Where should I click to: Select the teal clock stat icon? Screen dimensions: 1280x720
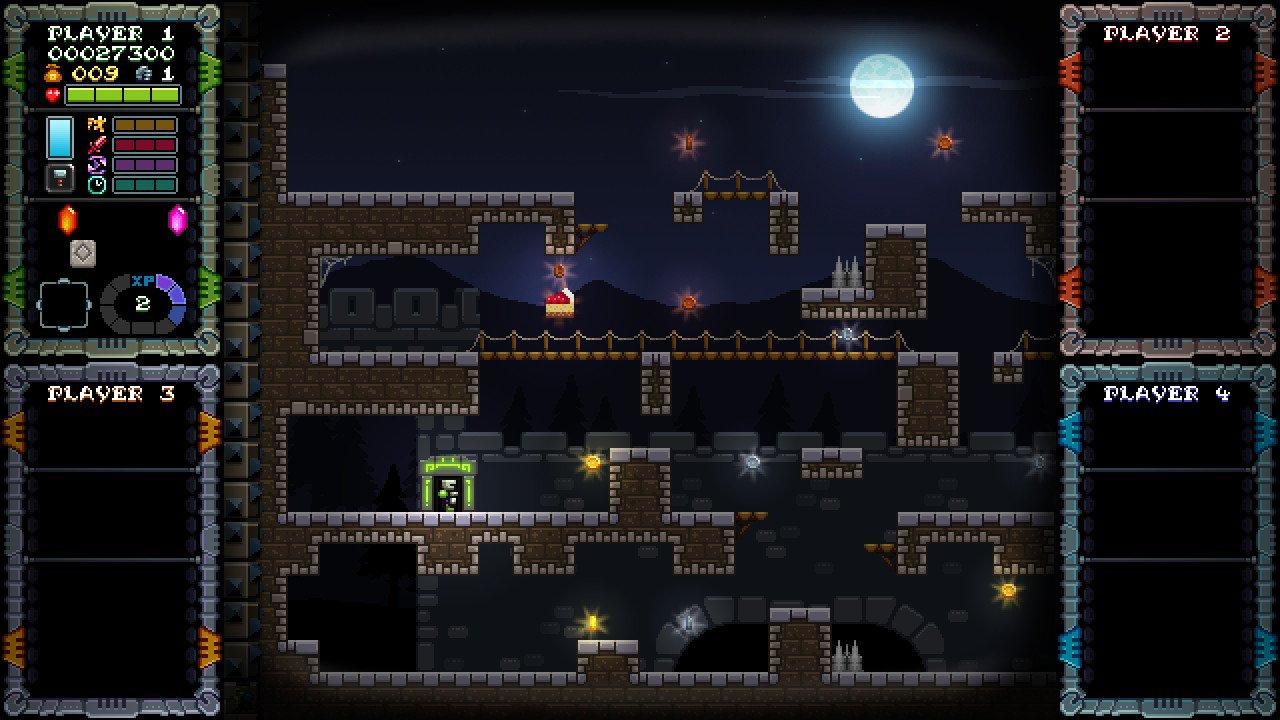97,184
